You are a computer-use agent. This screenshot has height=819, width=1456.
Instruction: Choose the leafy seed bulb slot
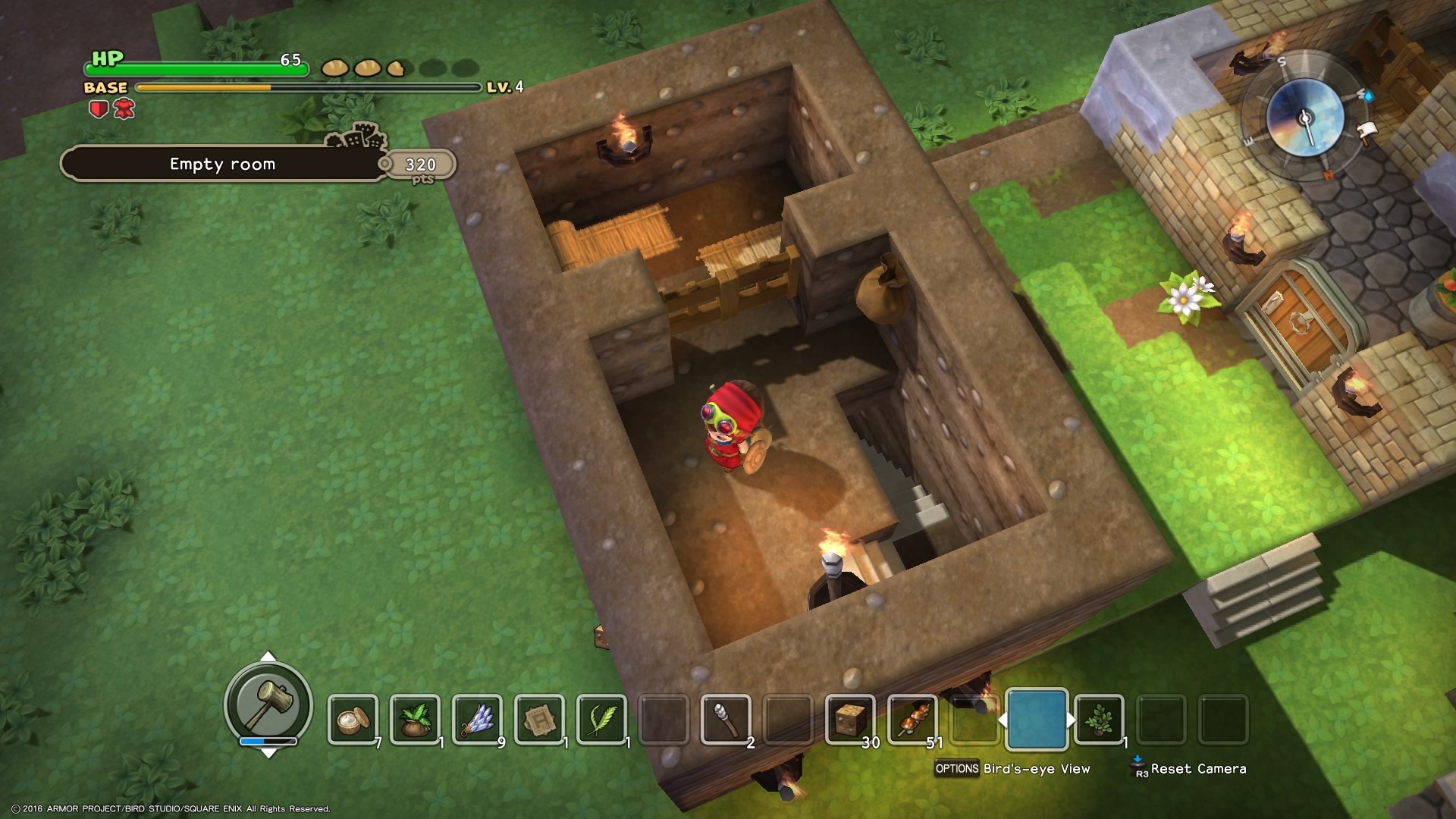[x=415, y=719]
